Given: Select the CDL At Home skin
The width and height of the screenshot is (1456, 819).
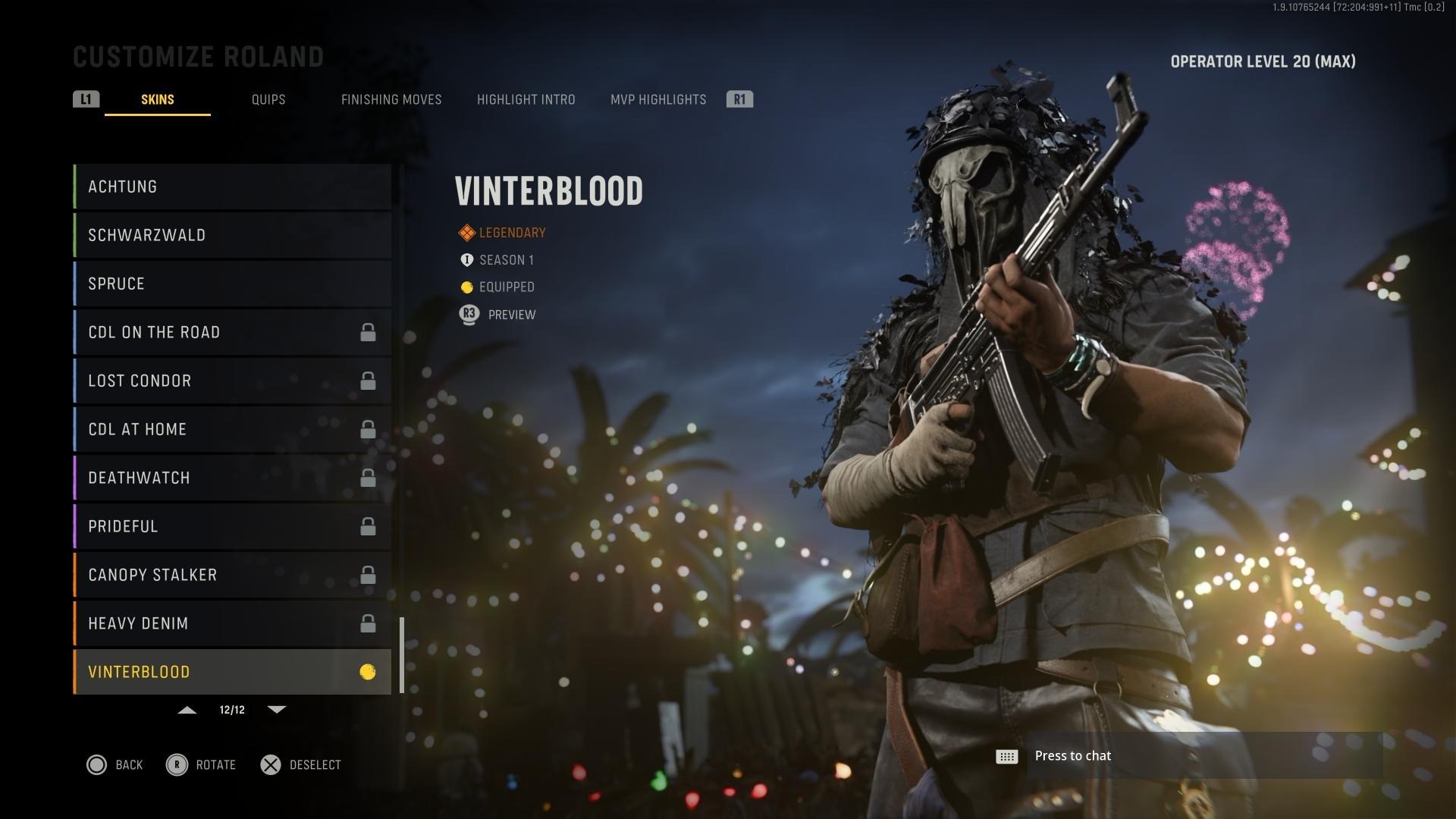Looking at the screenshot, I should point(232,429).
